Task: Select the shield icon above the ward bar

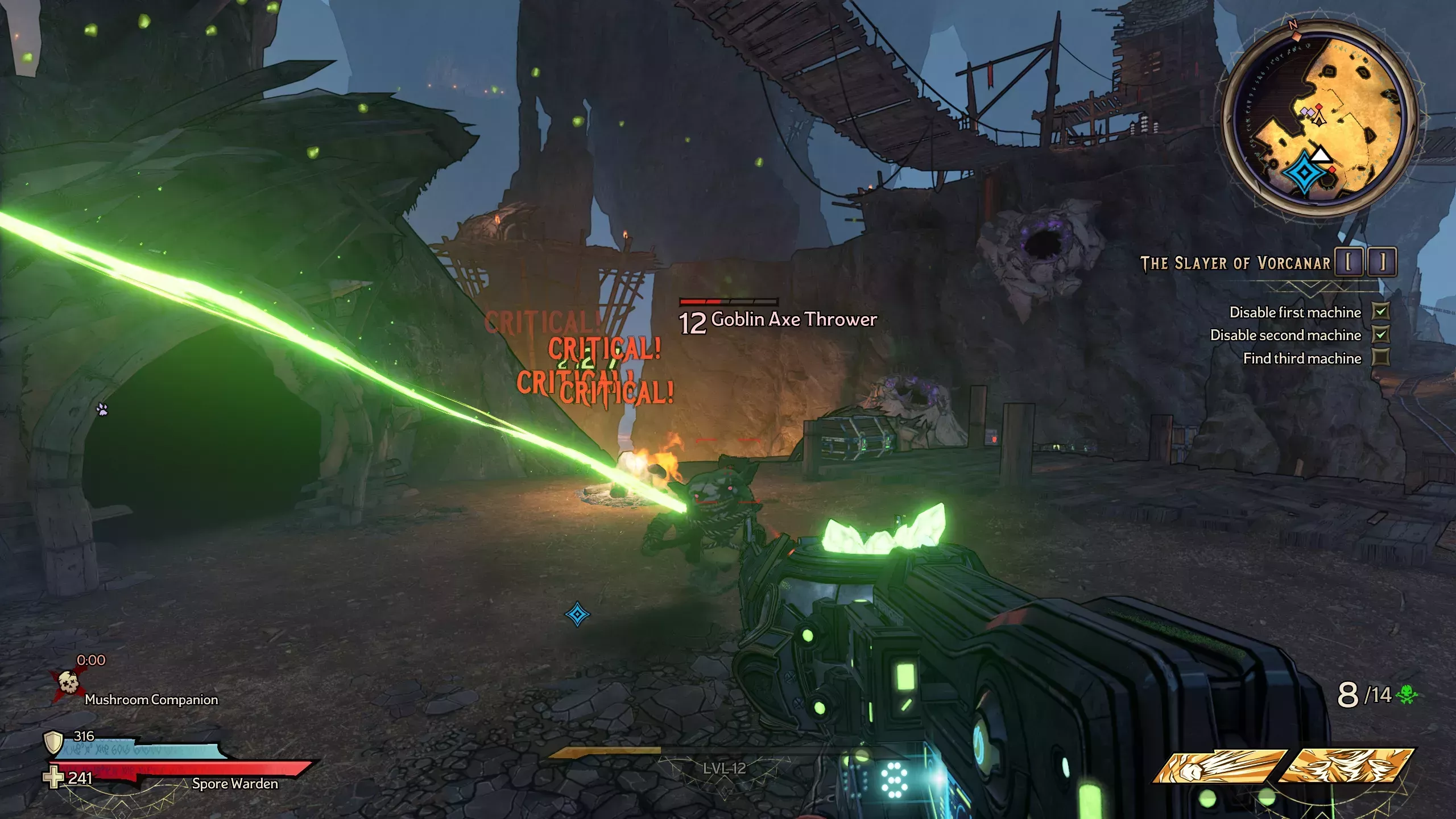Action: pos(53,742)
